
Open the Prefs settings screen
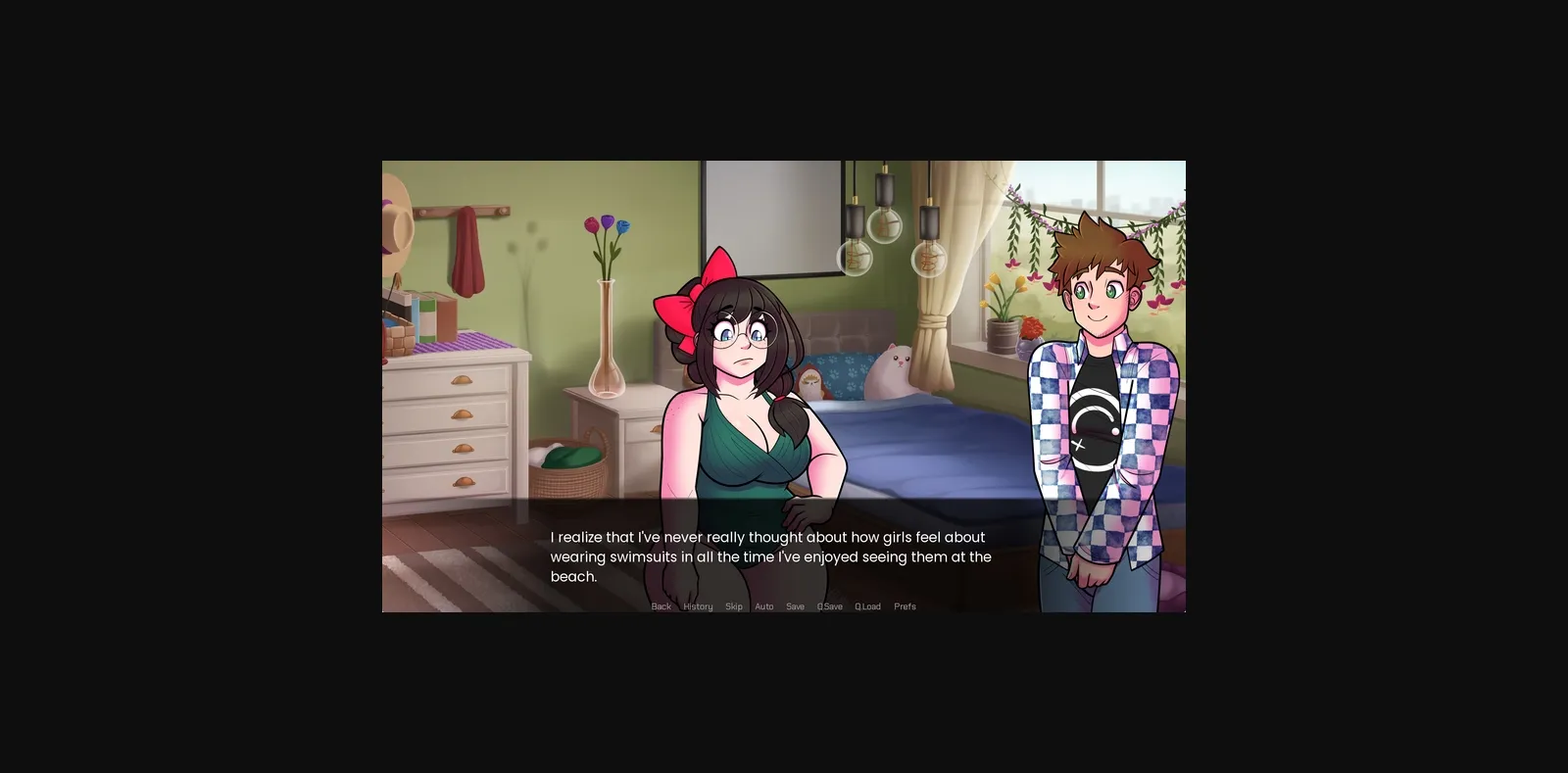905,605
